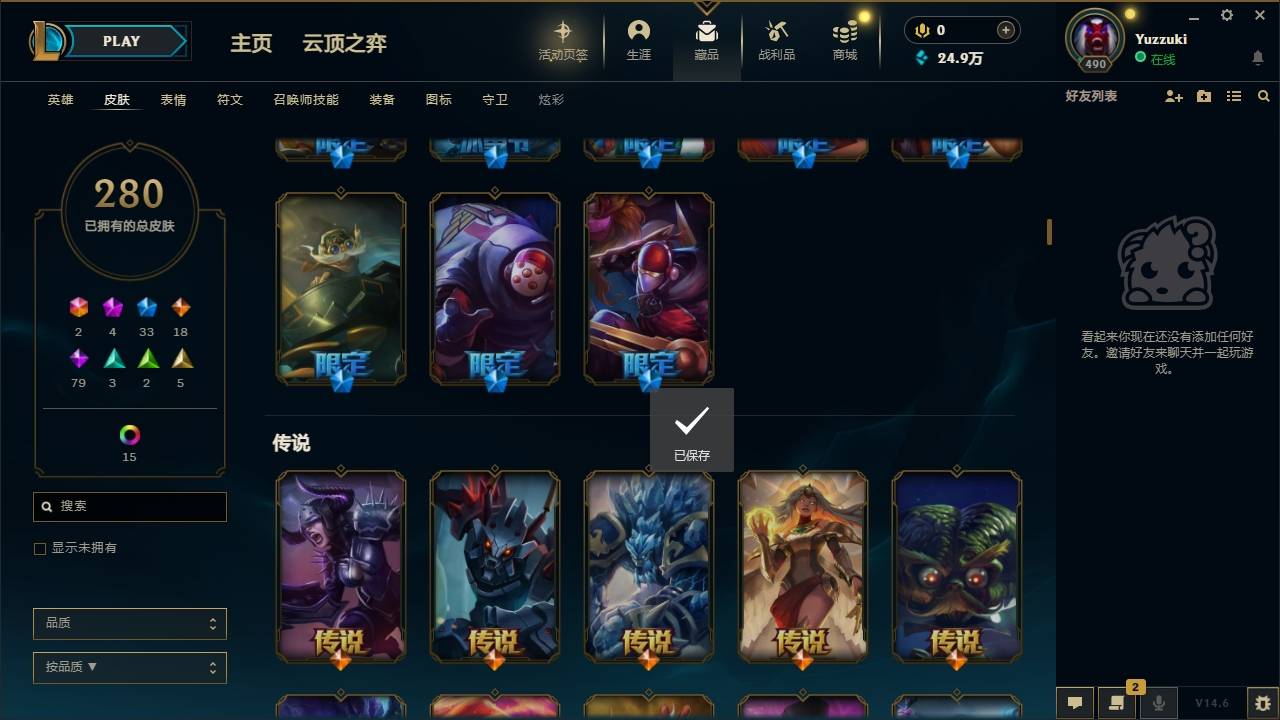The height and width of the screenshot is (720, 1280).
Task: Toggle the friends list view mode icon
Action: [x=1234, y=96]
